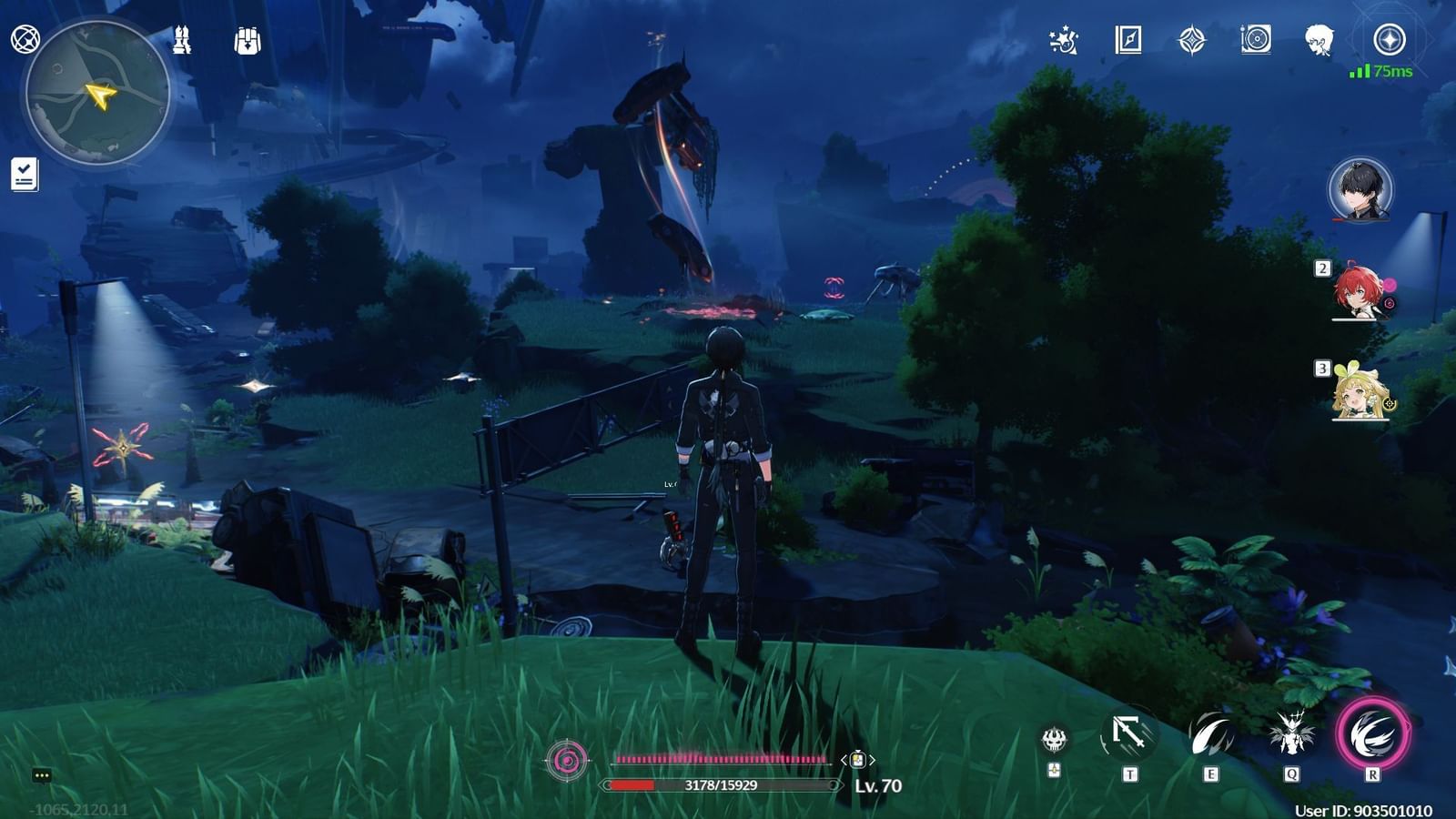The width and height of the screenshot is (1456, 819).
Task: Open the quest checklist panel below the minimap
Action: coord(25,175)
